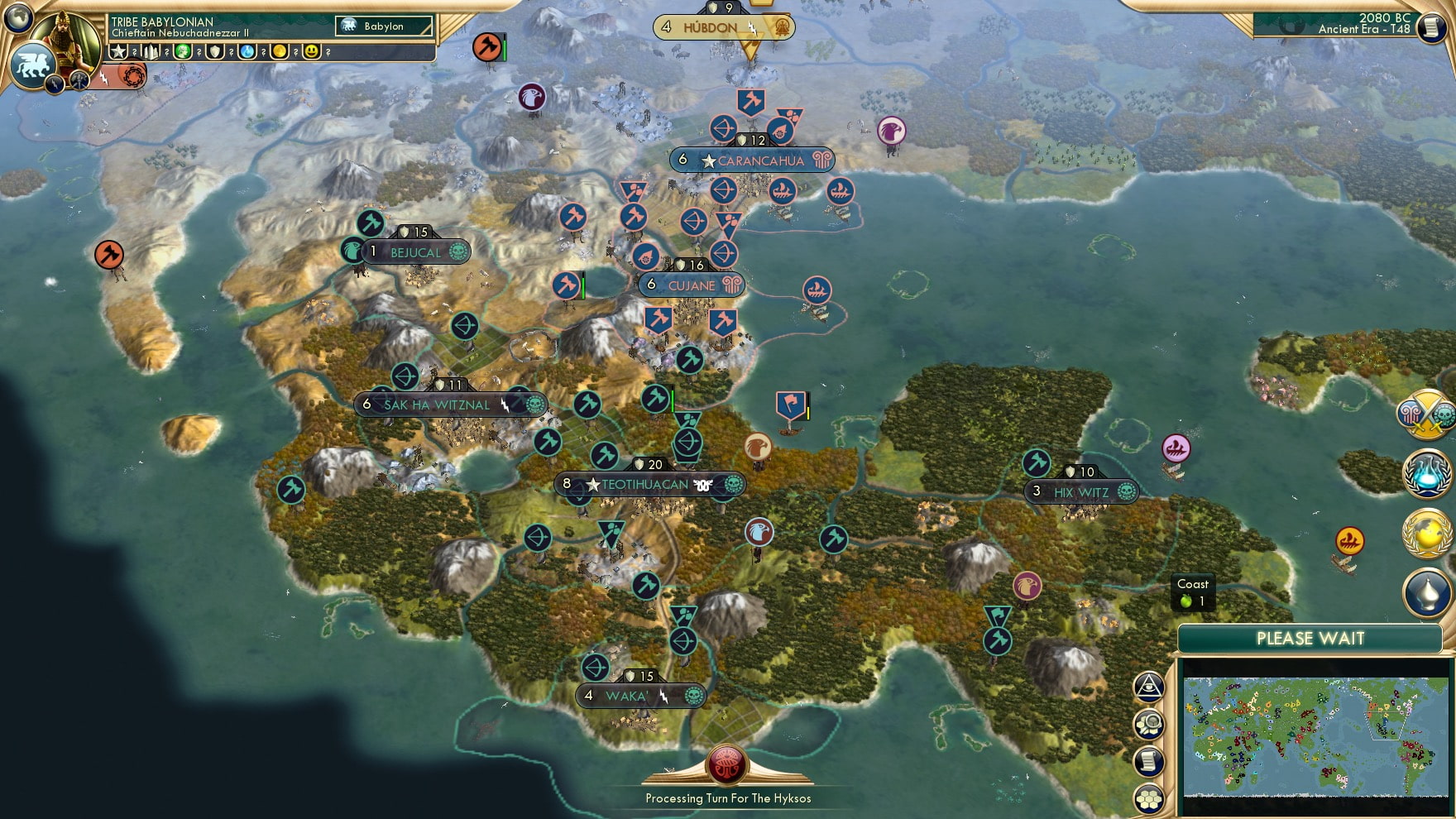
Task: Click the green profile head icon
Action: click(x=183, y=51)
